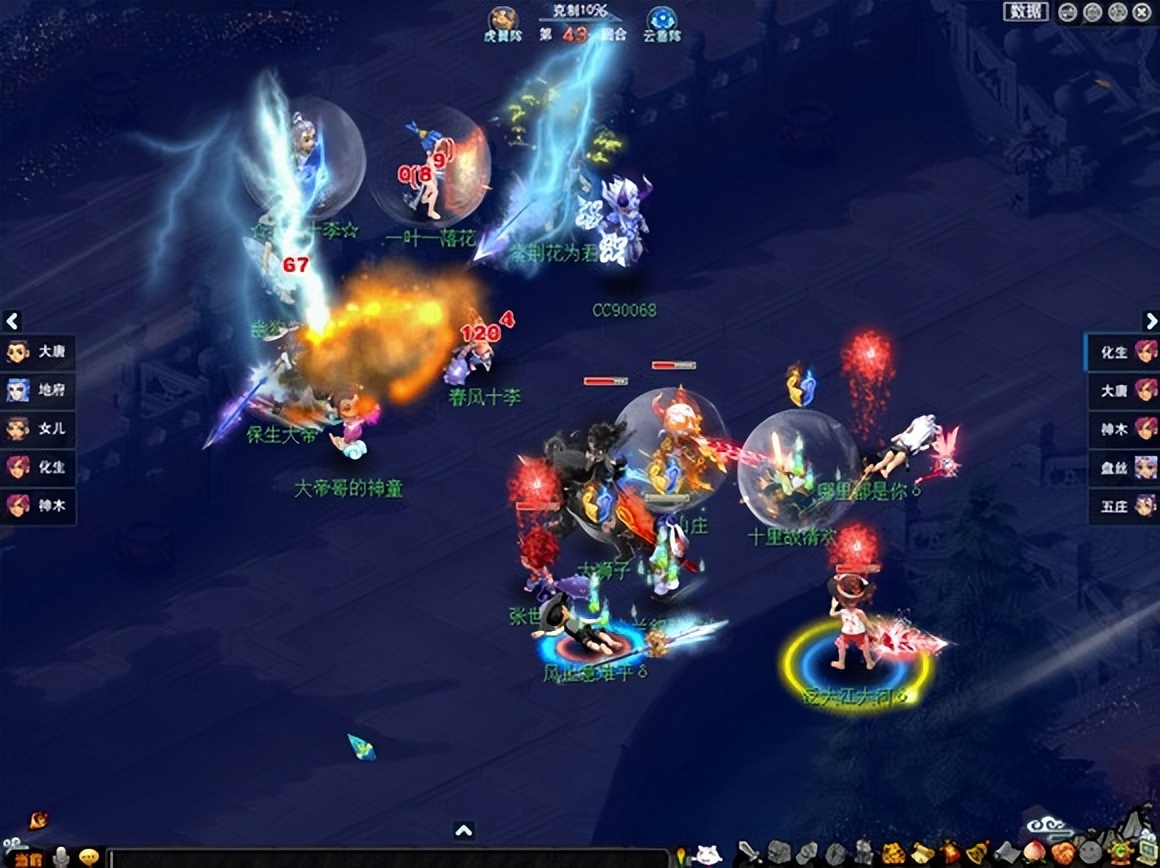Click the 虎翼阵 formation icon
Image resolution: width=1160 pixels, height=868 pixels.
(503, 20)
